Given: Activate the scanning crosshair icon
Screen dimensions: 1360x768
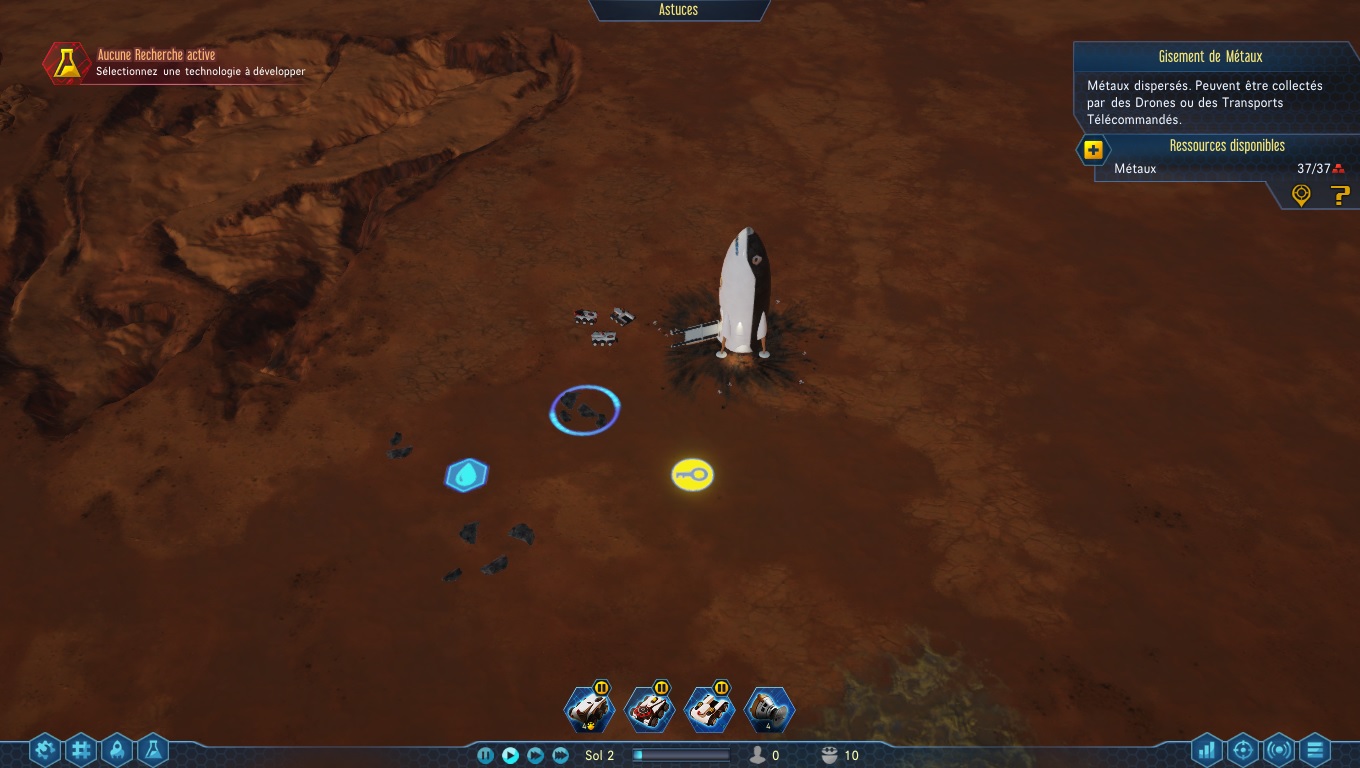Looking at the screenshot, I should pyautogui.click(x=1242, y=750).
